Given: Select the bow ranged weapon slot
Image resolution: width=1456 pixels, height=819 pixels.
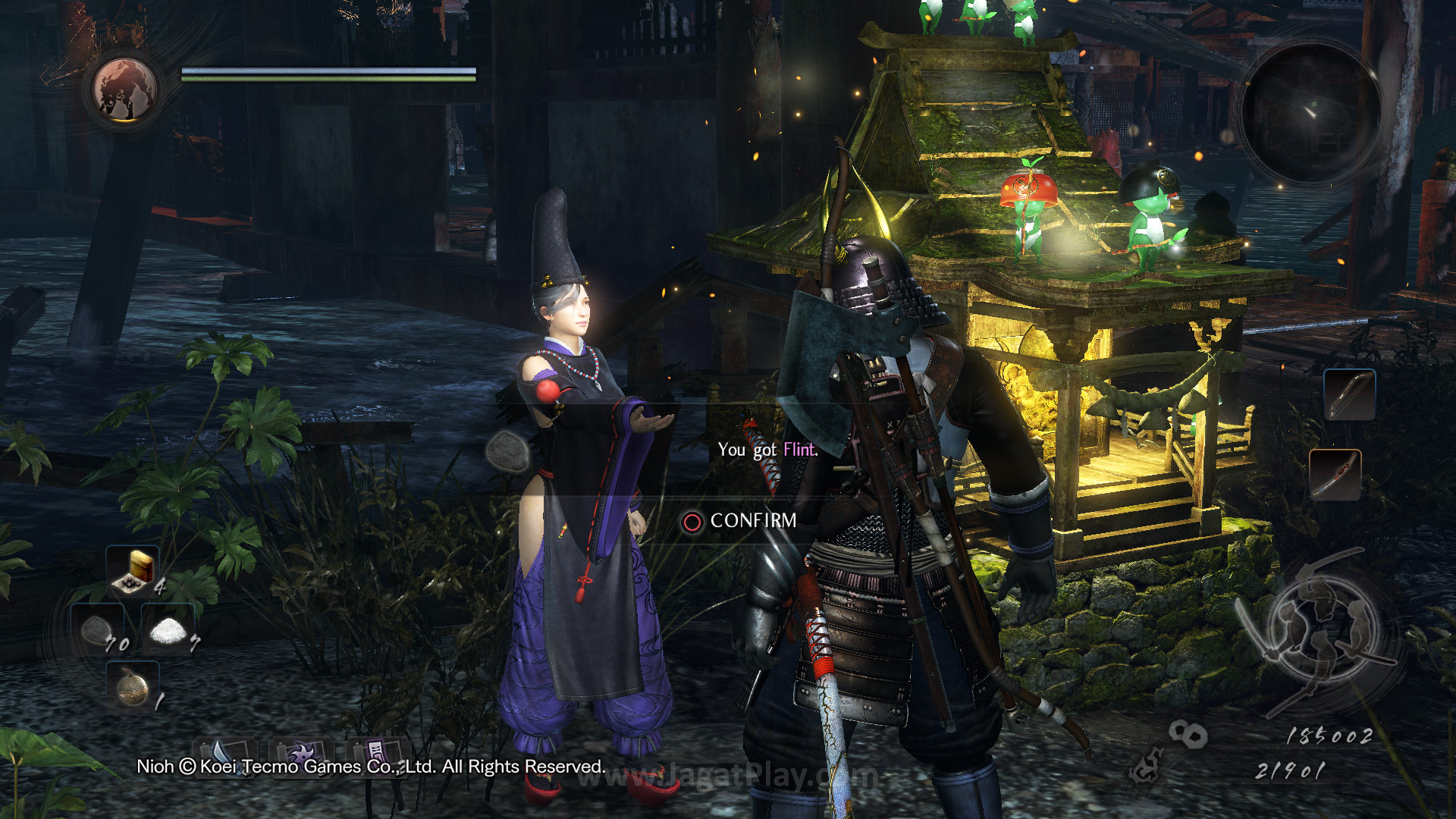Looking at the screenshot, I should (1349, 394).
